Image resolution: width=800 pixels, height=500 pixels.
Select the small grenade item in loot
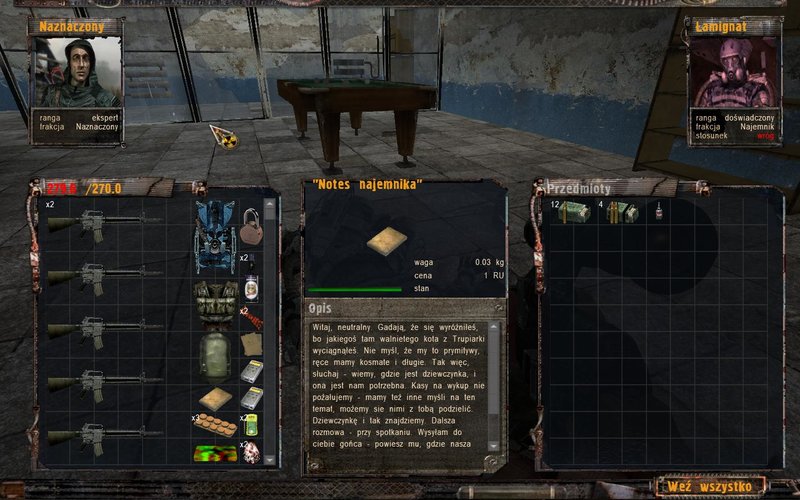659,211
